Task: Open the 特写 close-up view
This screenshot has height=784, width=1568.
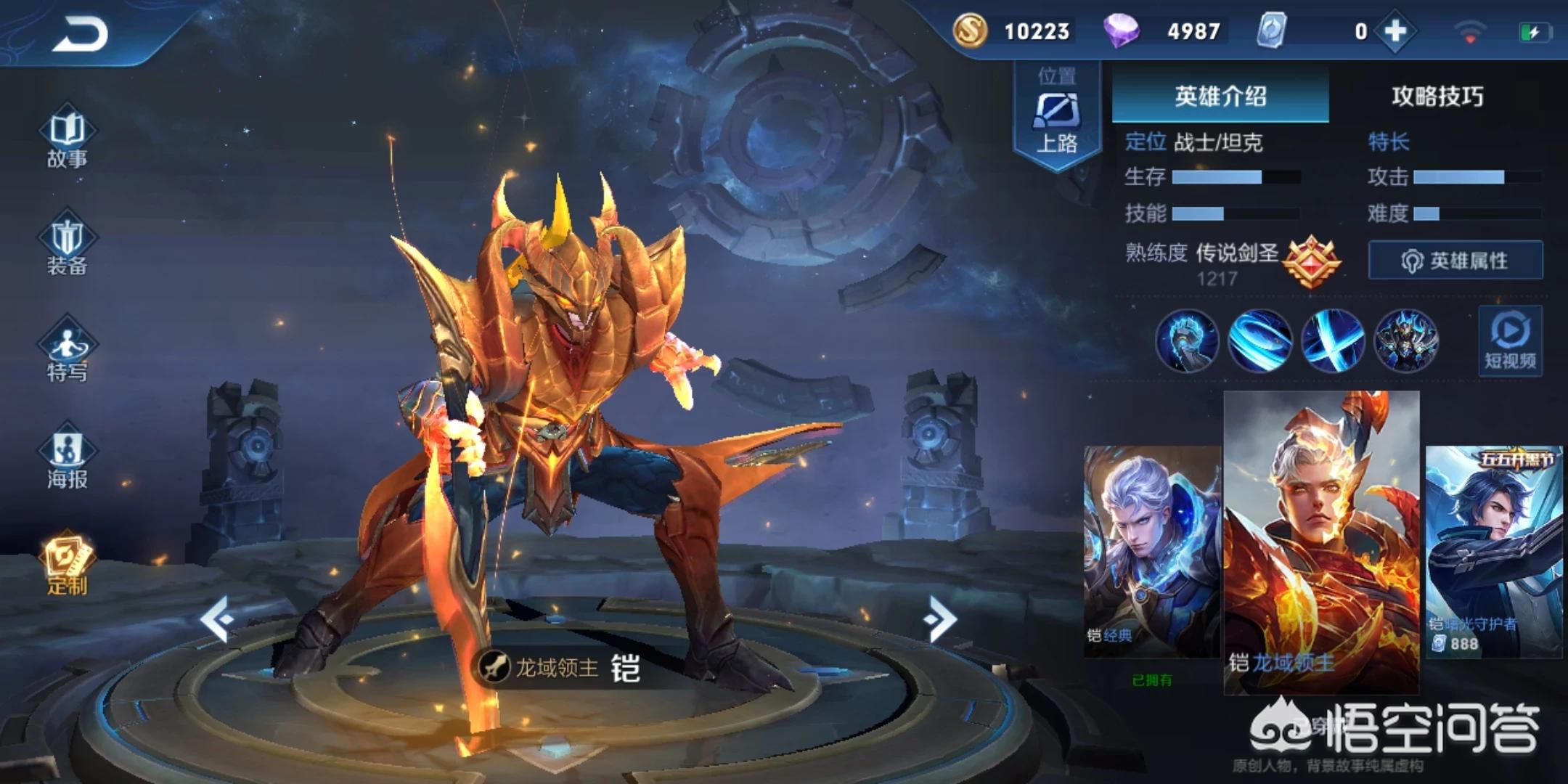Action: pos(67,351)
